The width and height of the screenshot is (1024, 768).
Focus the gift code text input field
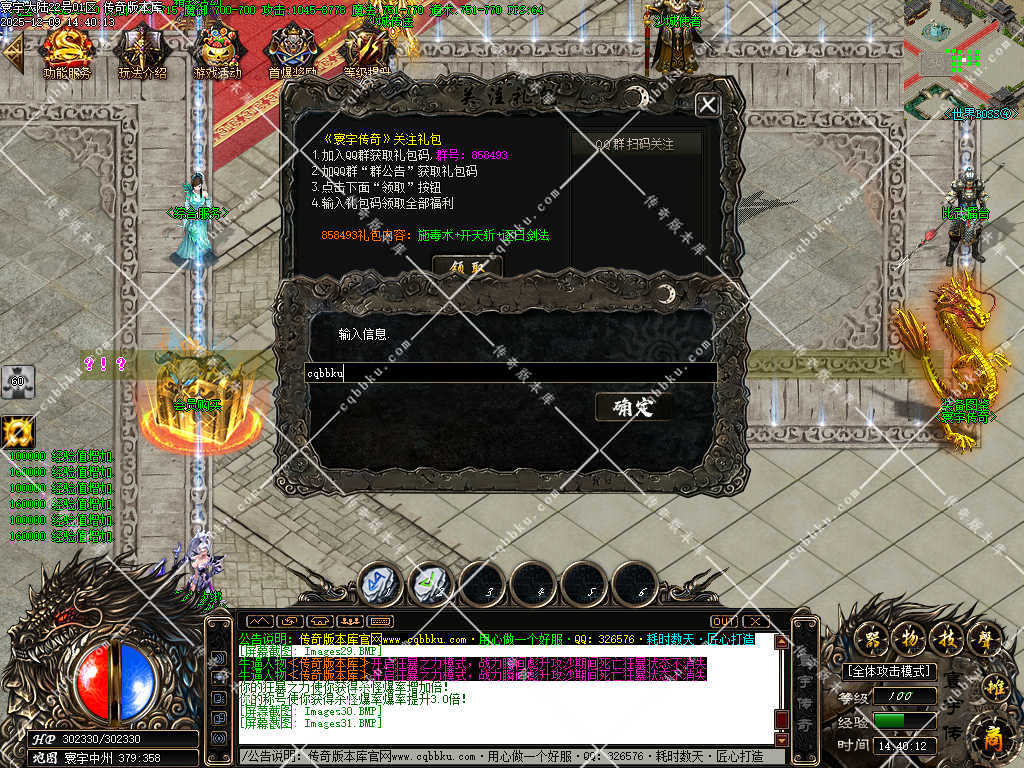pyautogui.click(x=510, y=373)
